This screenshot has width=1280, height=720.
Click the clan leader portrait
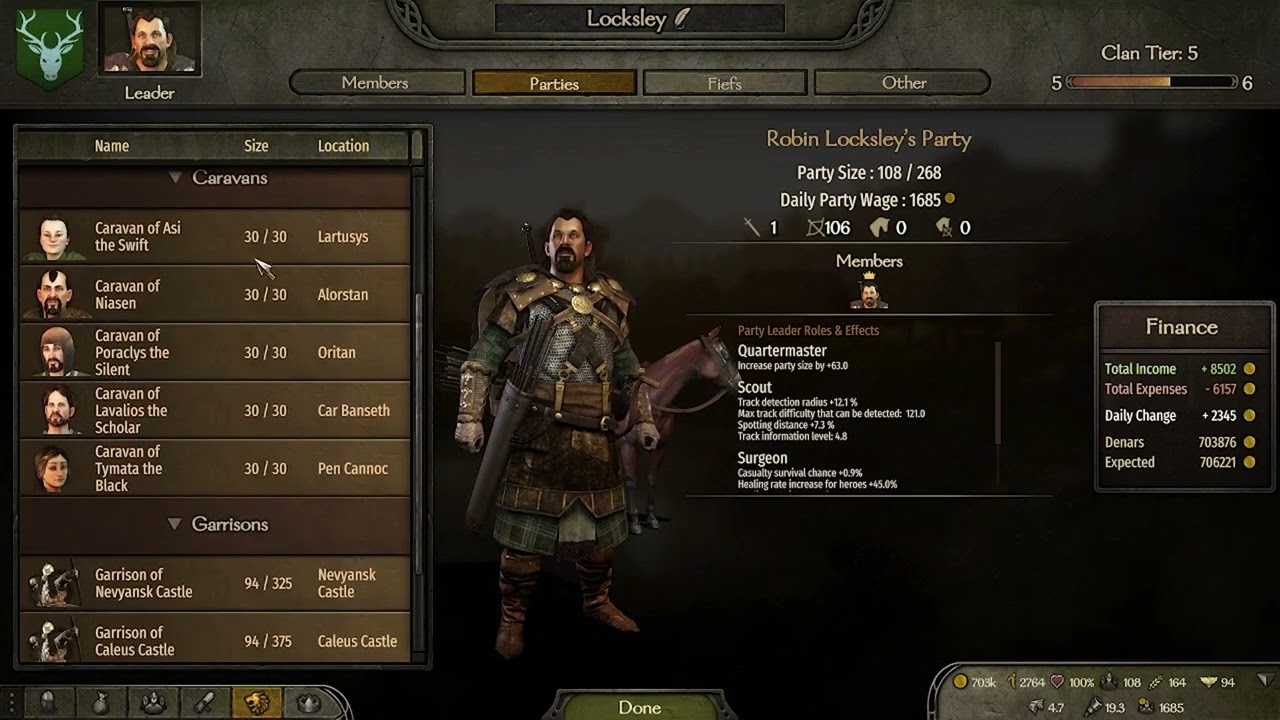coord(150,42)
